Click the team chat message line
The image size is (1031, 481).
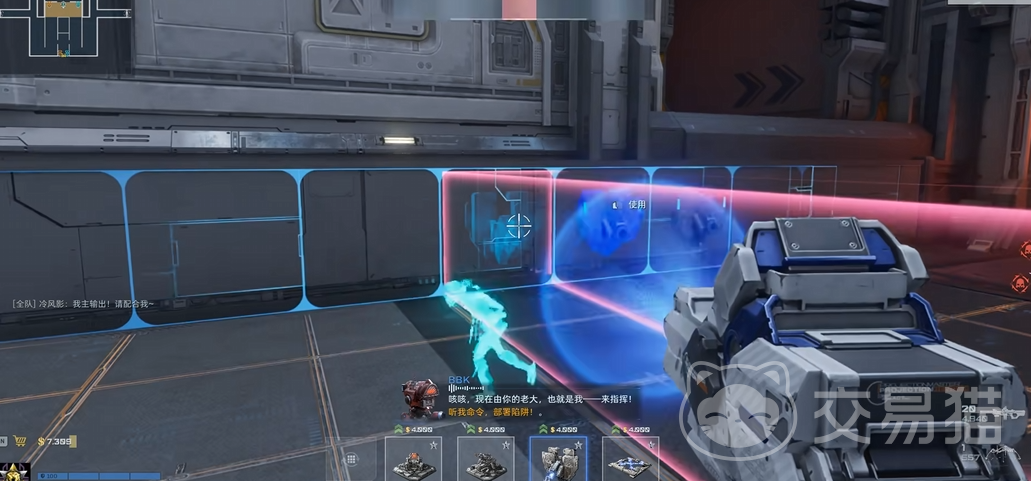pyautogui.click(x=85, y=303)
